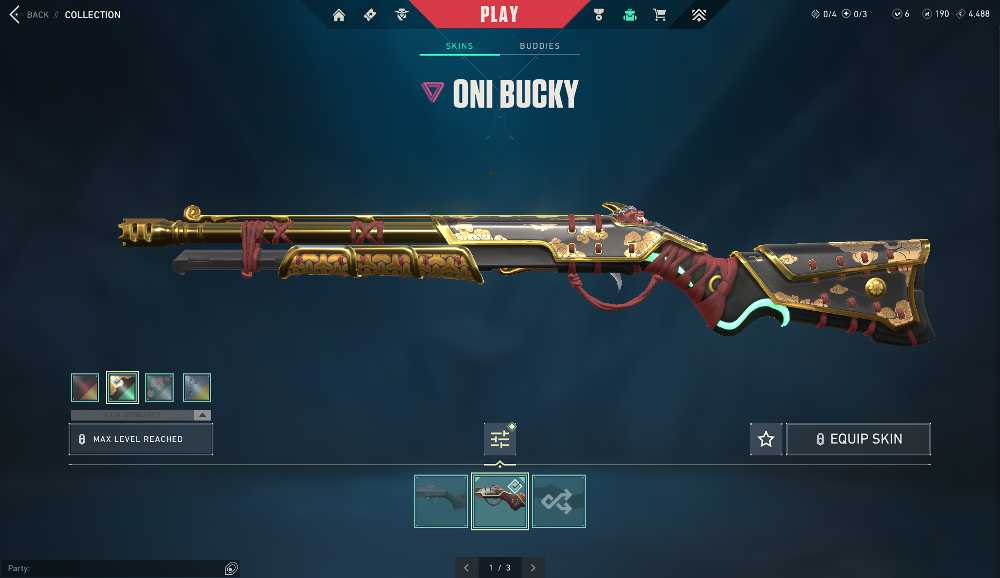The image size is (1000, 578).
Task: Select the Skins tab
Action: [459, 46]
